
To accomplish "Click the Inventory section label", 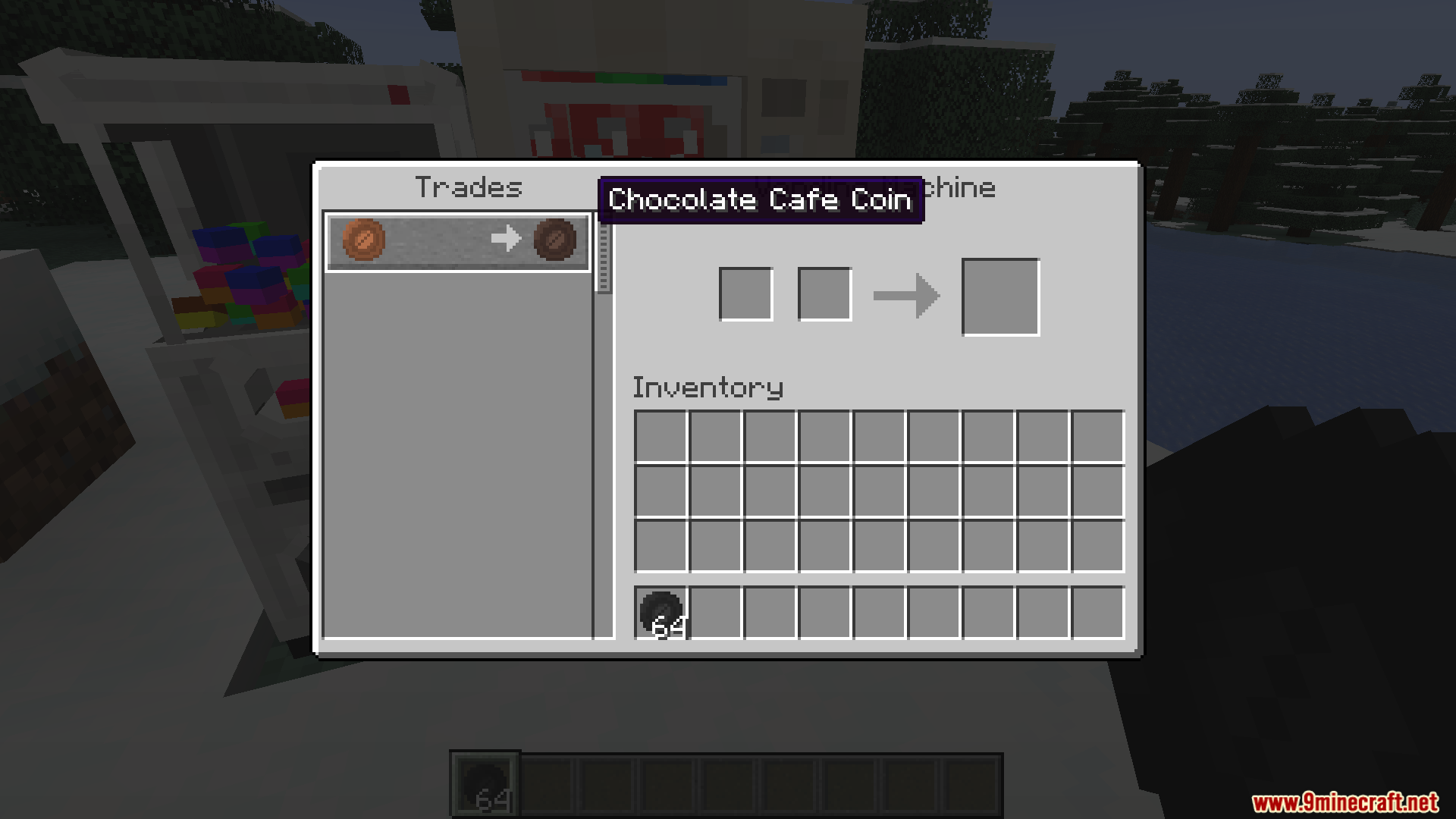I will point(708,387).
